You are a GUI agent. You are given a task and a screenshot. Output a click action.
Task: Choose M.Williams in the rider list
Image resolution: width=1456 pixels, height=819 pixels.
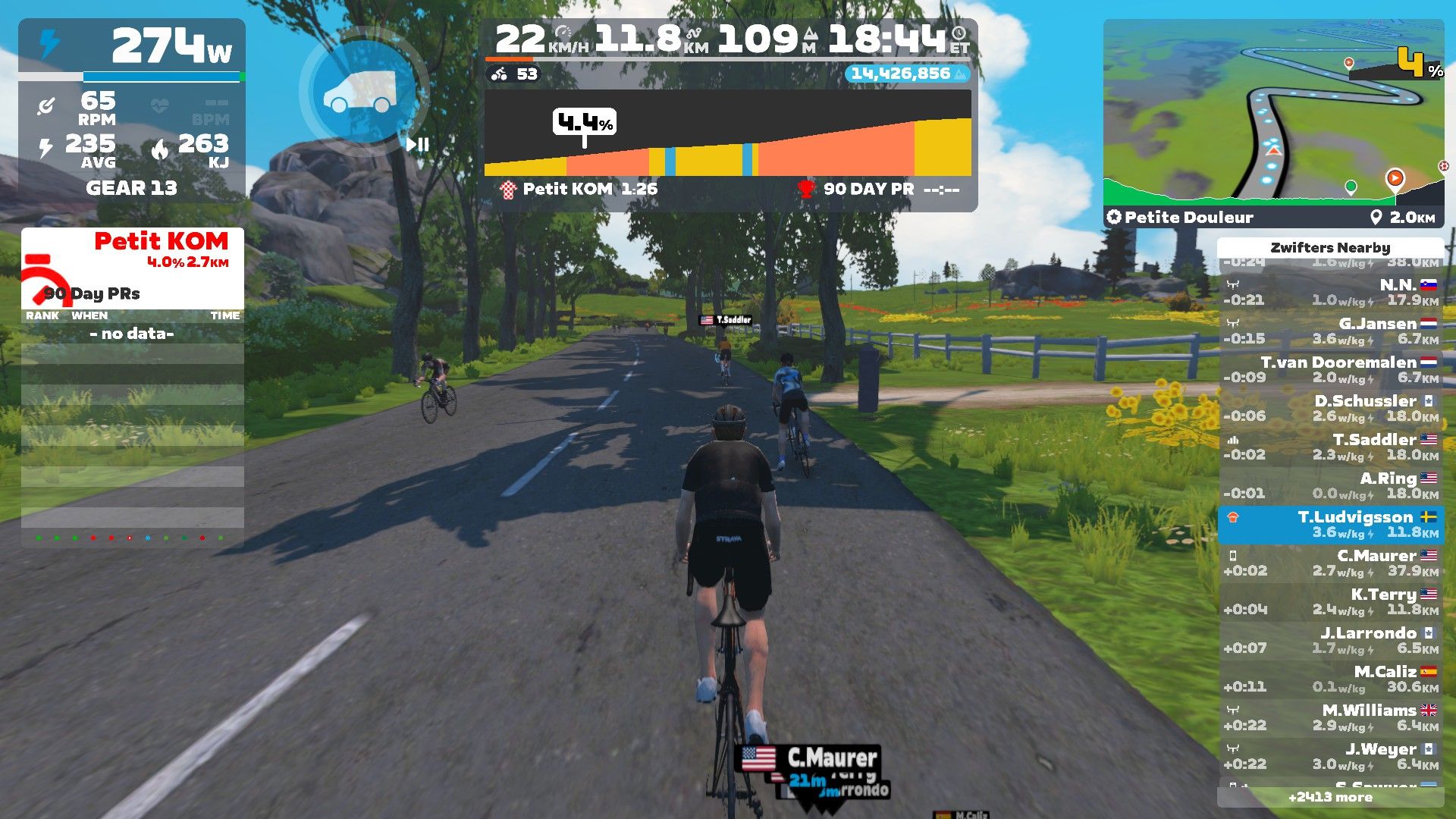pos(1331,717)
